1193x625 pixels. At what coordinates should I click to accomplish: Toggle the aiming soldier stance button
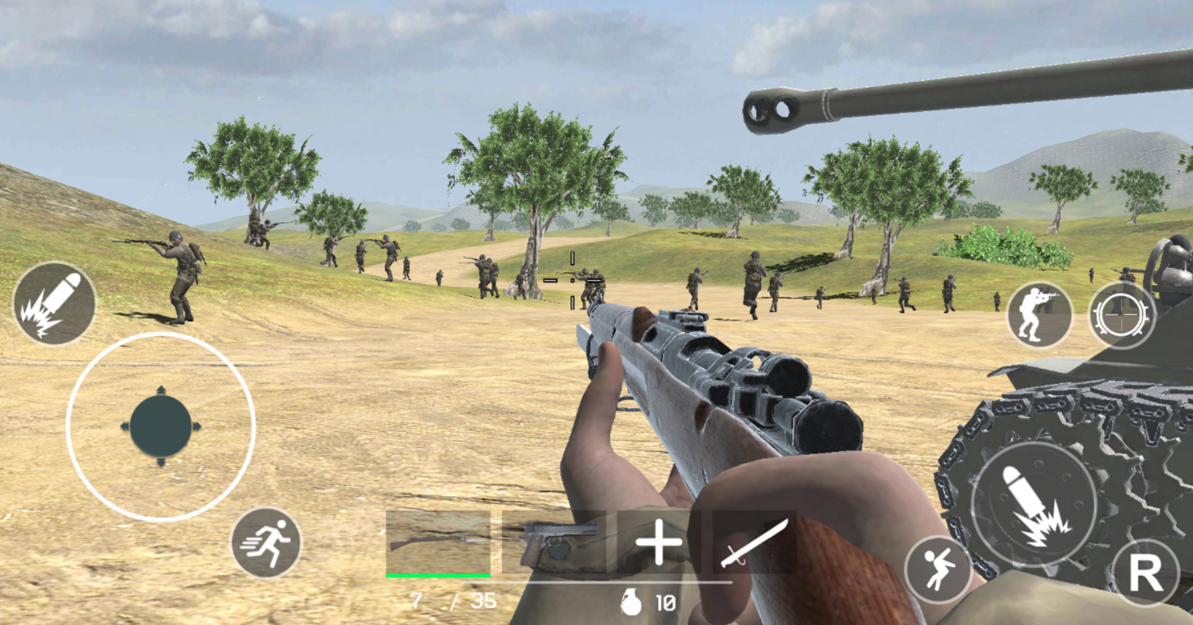(x=1039, y=315)
